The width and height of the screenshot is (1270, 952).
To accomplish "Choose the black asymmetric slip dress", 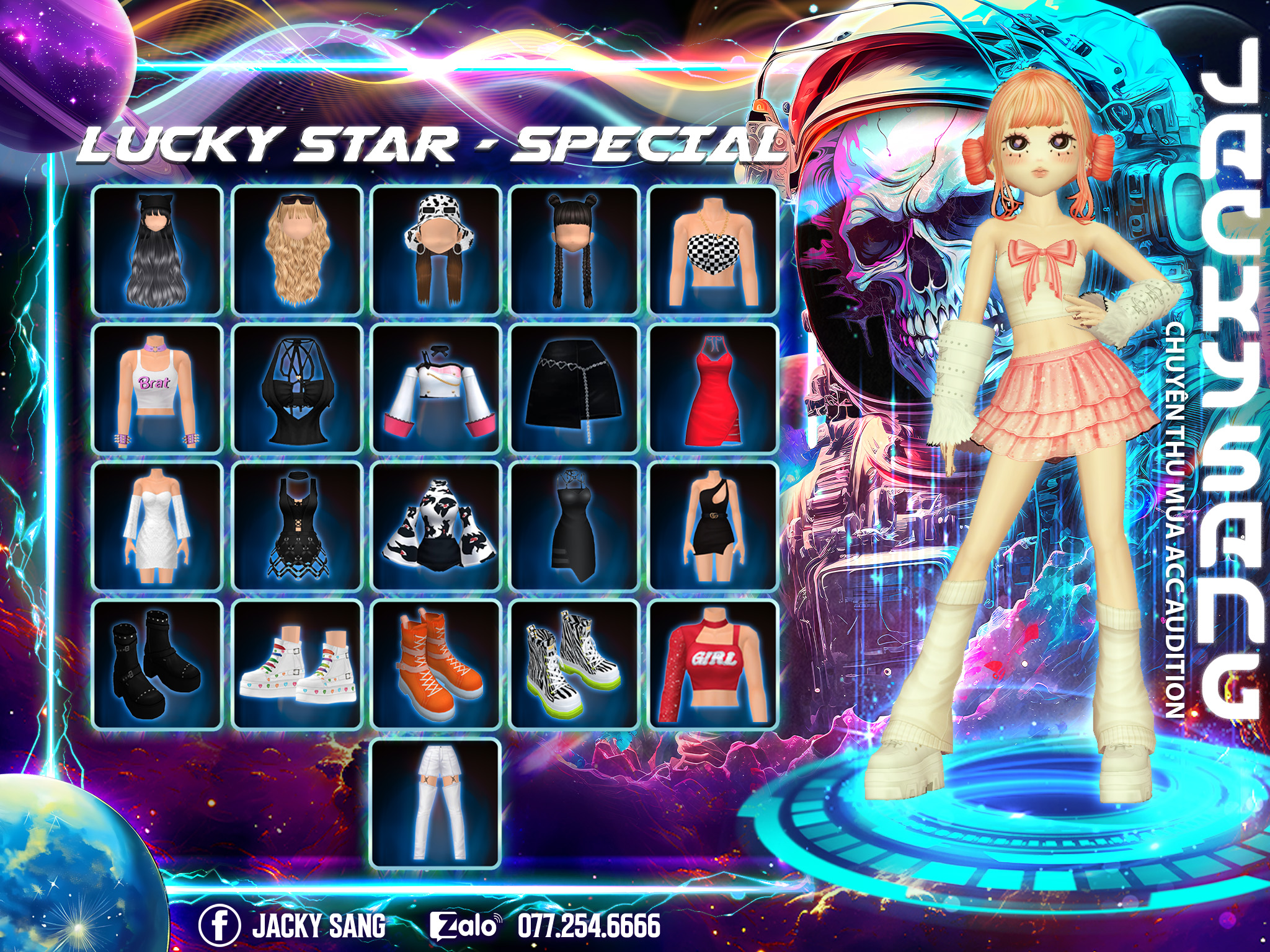I will point(574,527).
